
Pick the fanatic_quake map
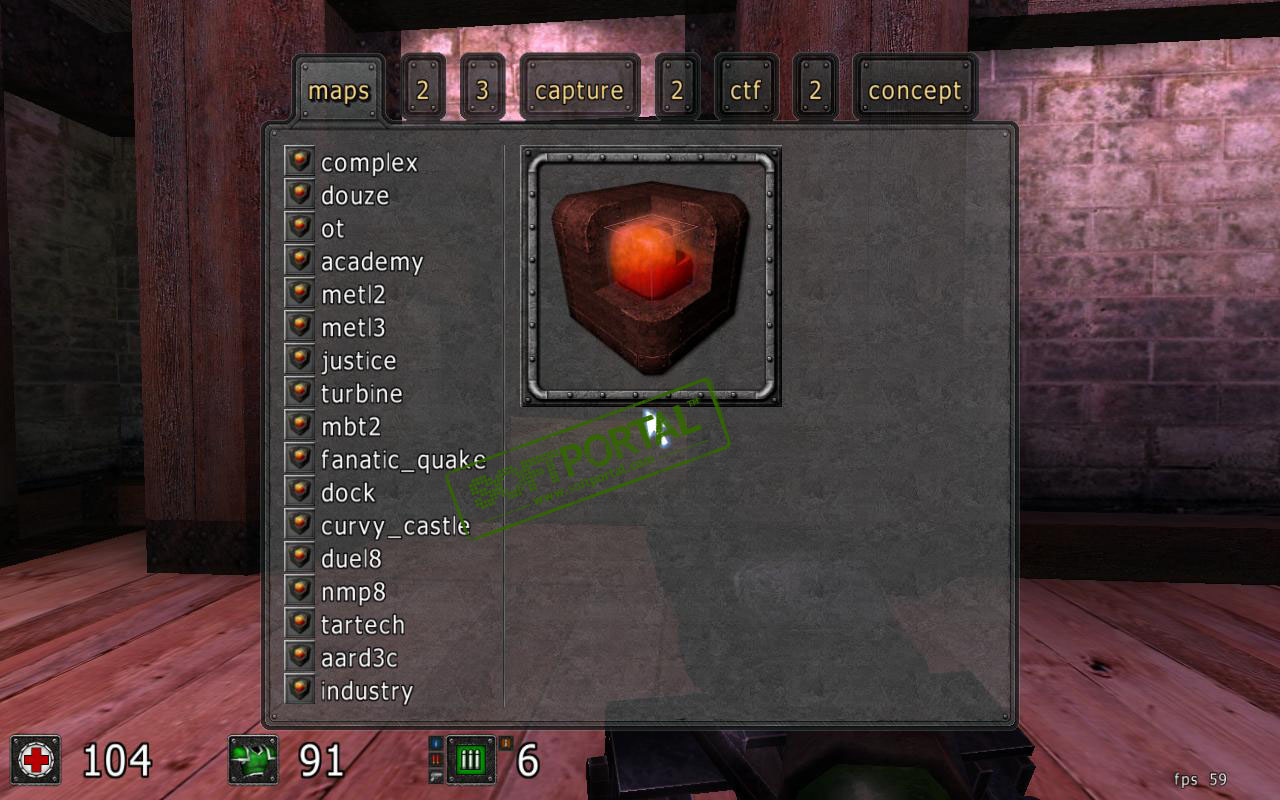(402, 459)
